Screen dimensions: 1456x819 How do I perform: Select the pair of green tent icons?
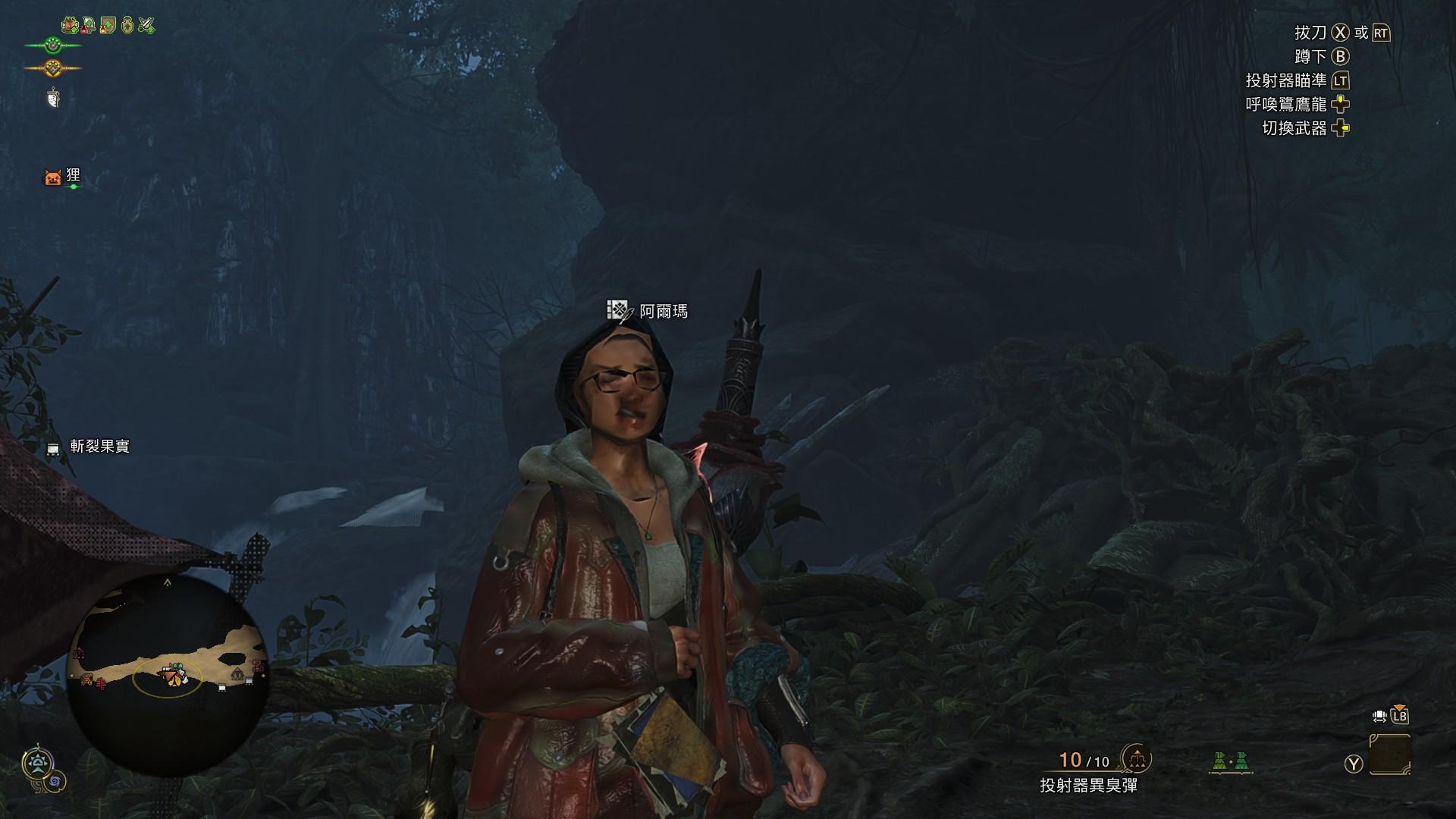pos(1230,761)
